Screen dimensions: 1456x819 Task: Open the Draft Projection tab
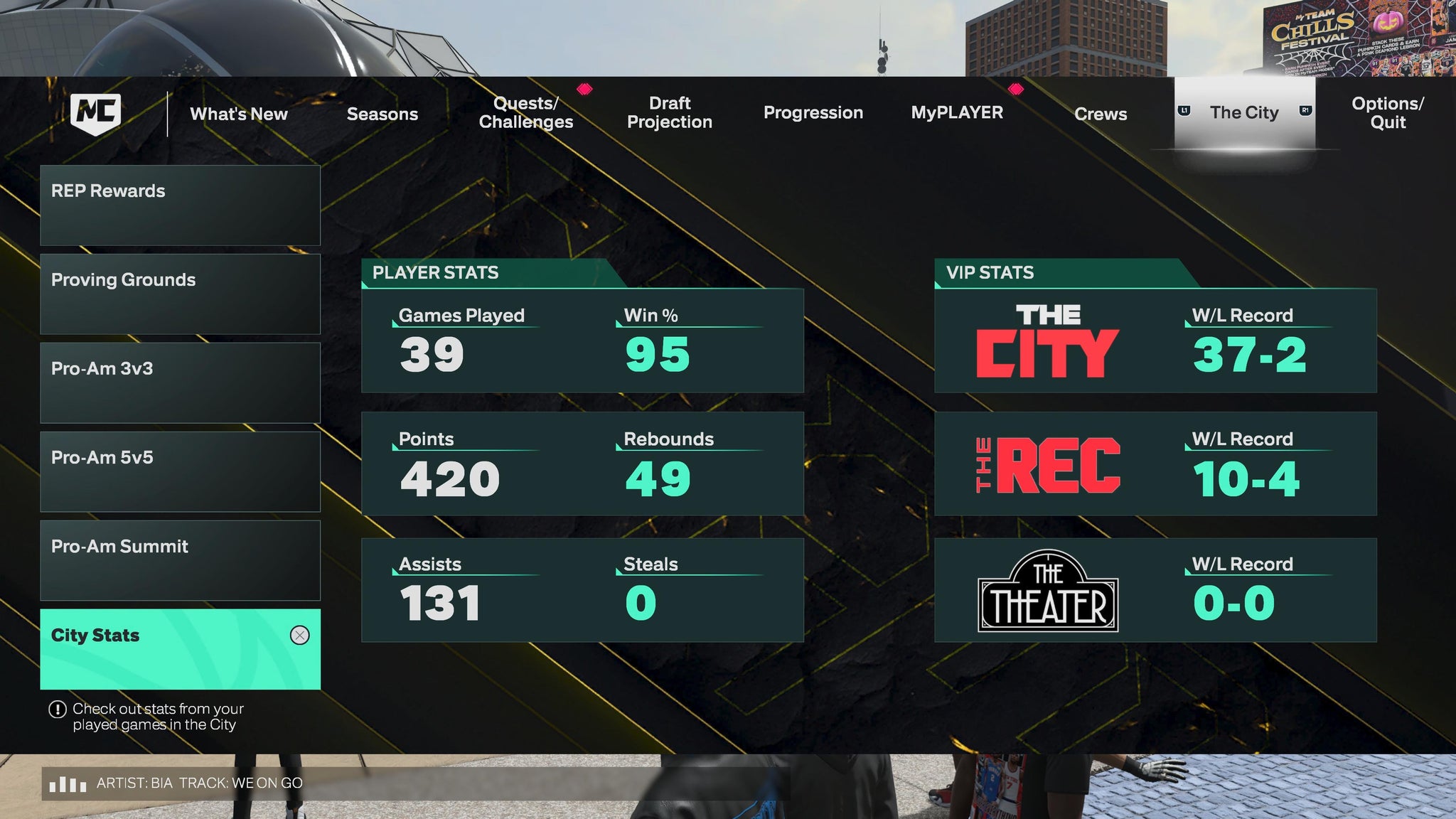pyautogui.click(x=669, y=113)
